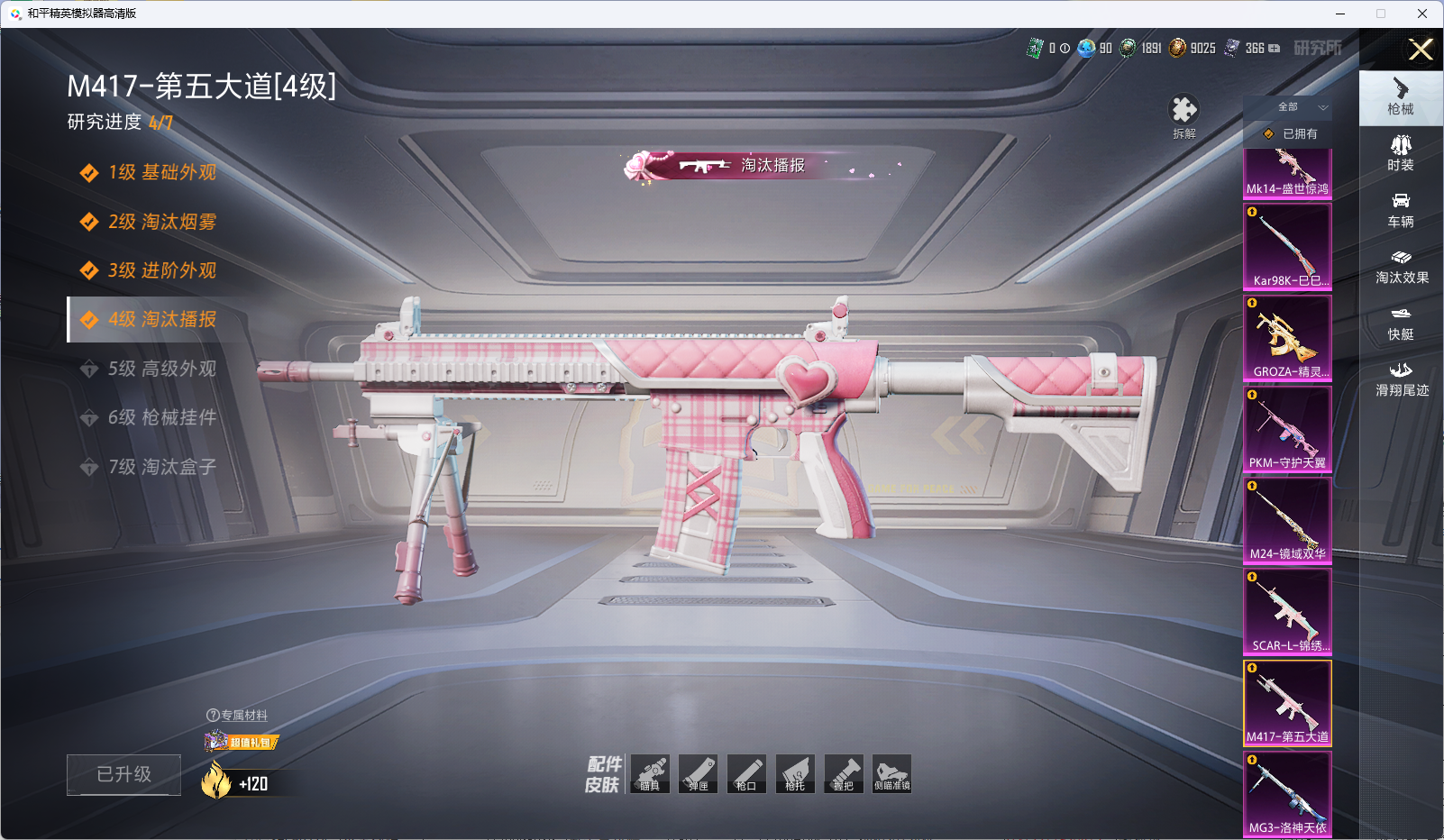Close the research lab screen
Screen dimensions: 1444x840
[1421, 50]
